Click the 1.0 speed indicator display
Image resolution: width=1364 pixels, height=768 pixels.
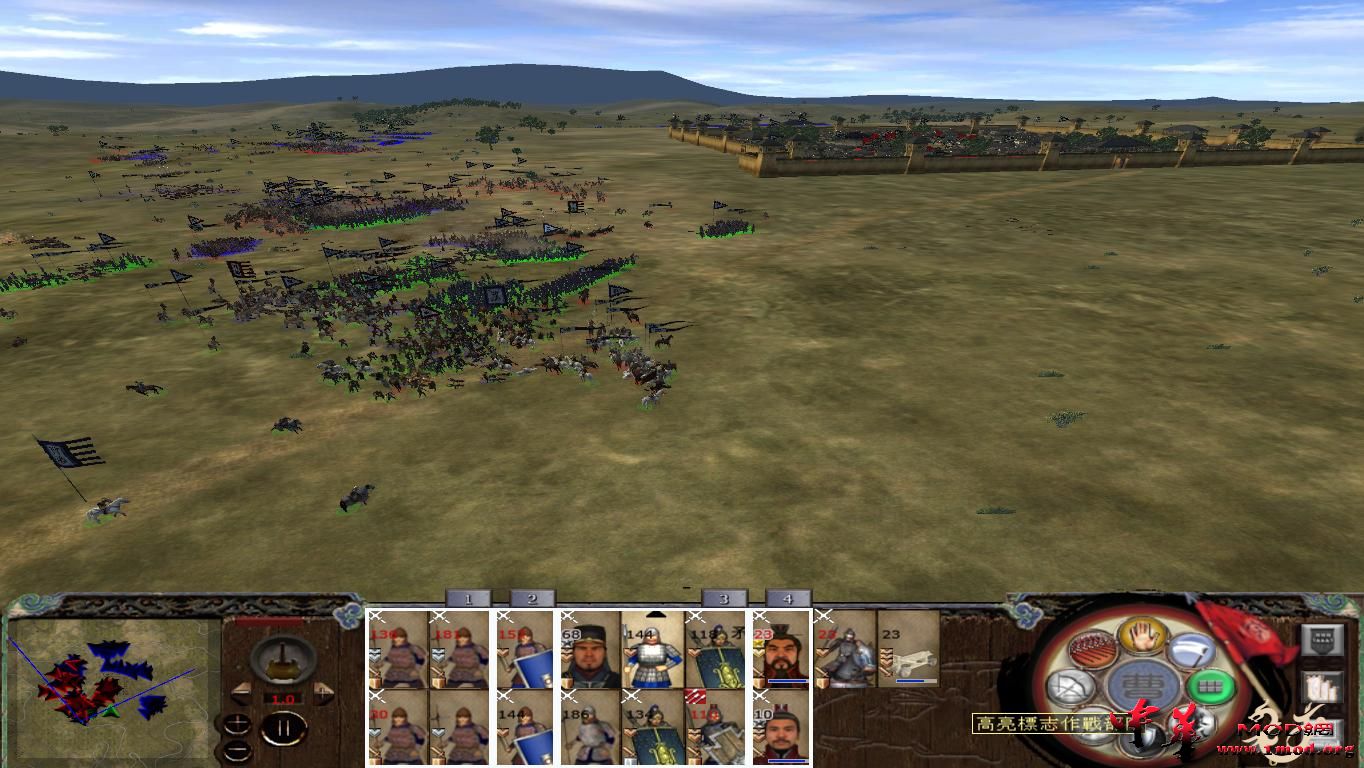[x=284, y=698]
